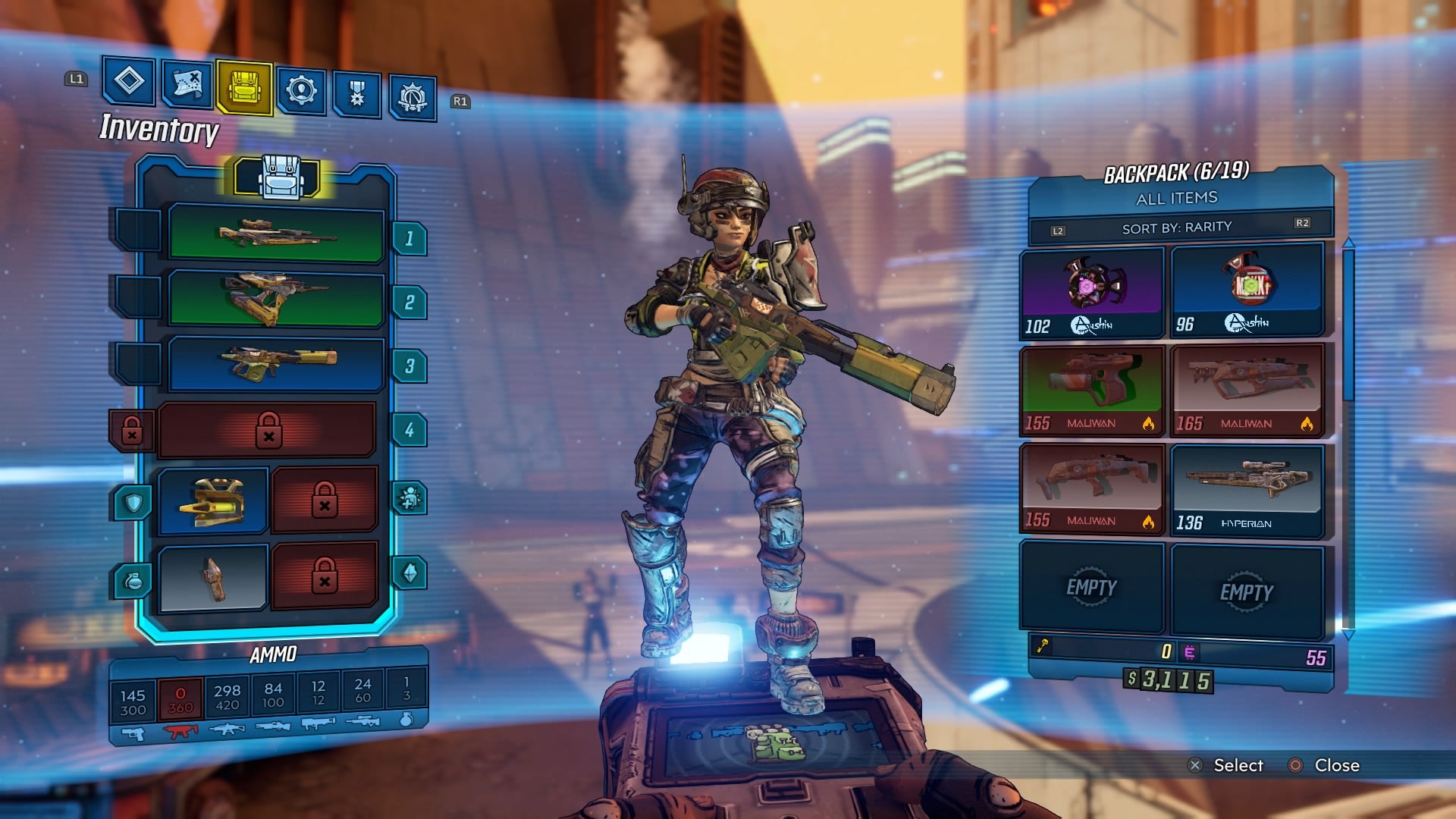This screenshot has width=1456, height=819.
Task: Select the equipped shield item
Action: (x=213, y=501)
